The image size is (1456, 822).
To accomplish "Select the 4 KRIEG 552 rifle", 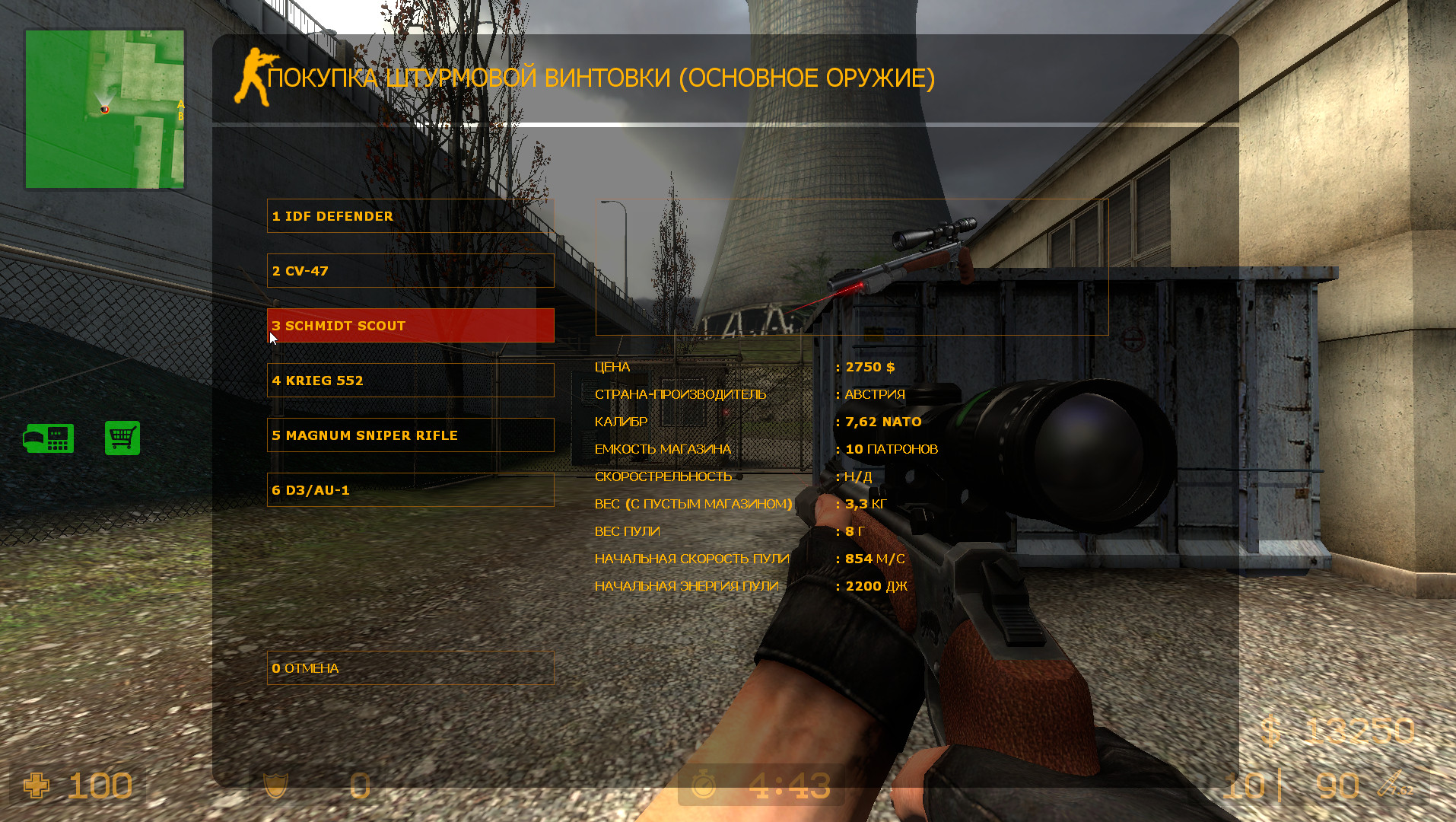I will (411, 380).
